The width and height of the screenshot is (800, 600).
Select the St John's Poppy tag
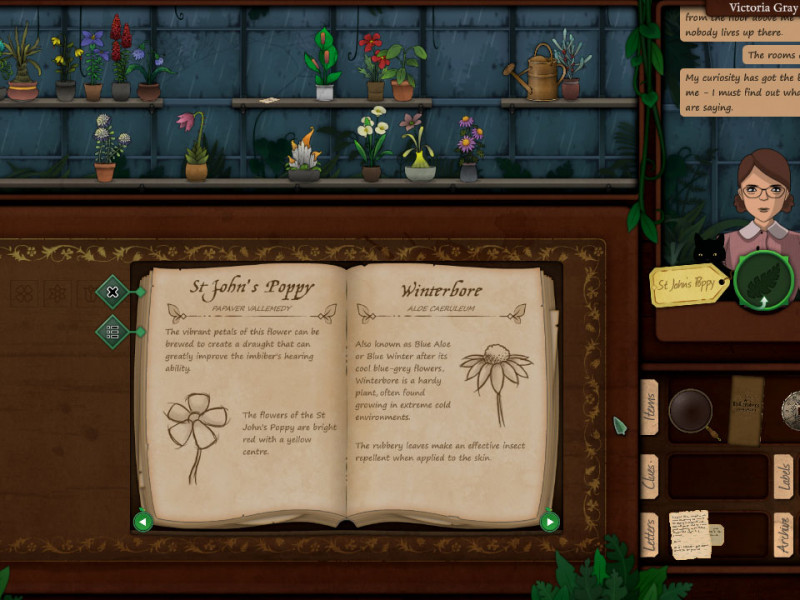[689, 286]
